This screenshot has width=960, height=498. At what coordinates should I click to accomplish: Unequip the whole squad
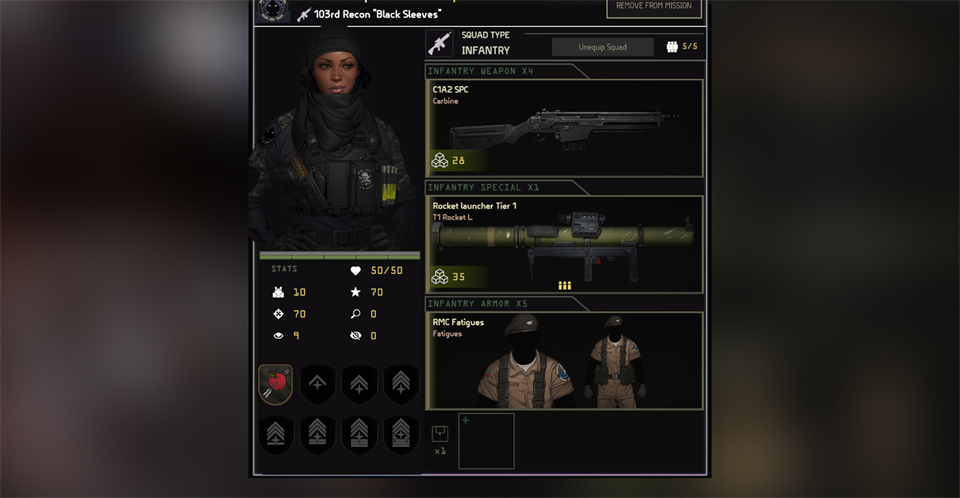pos(602,47)
